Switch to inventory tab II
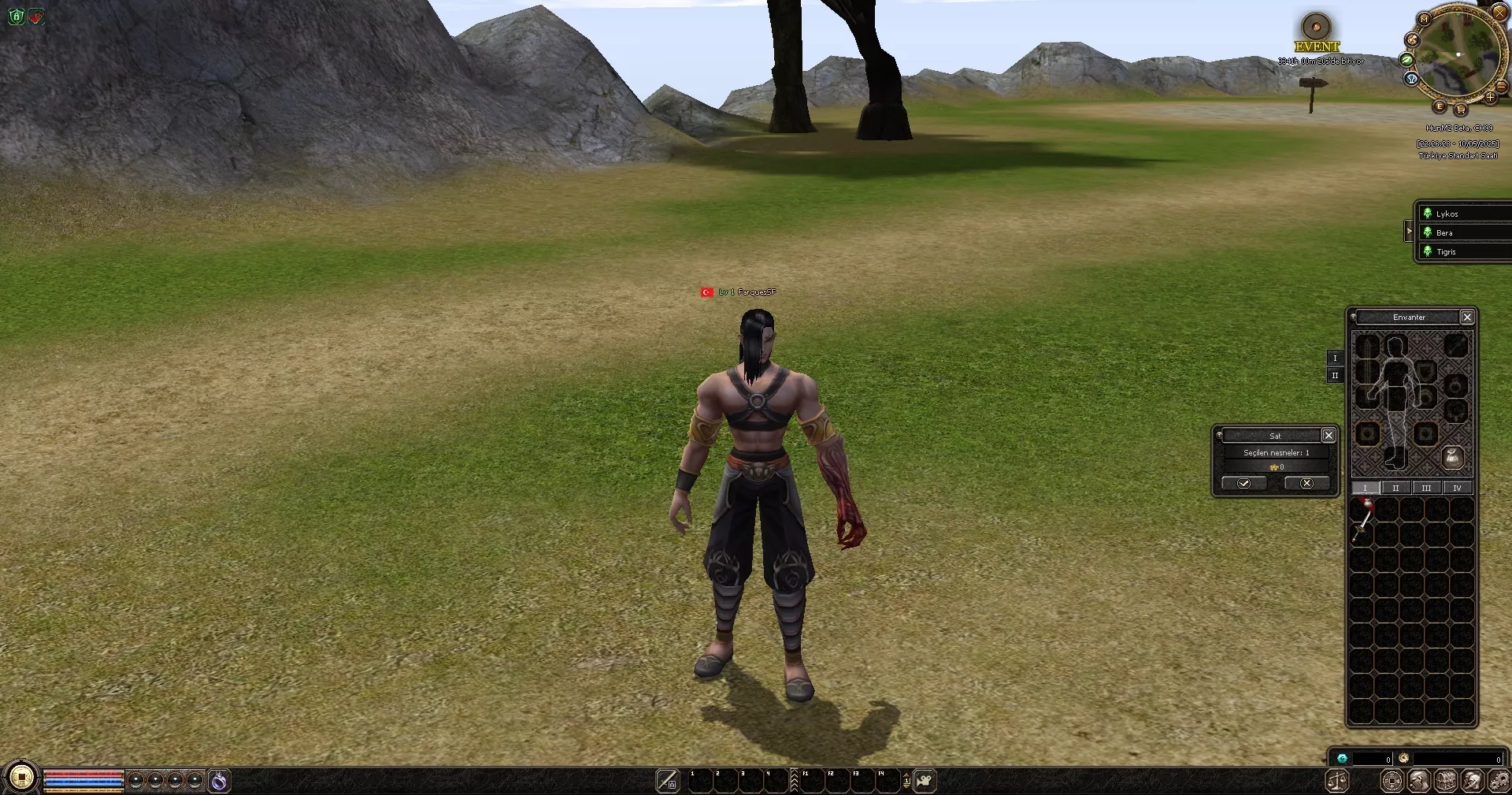1512x795 pixels. (1396, 489)
